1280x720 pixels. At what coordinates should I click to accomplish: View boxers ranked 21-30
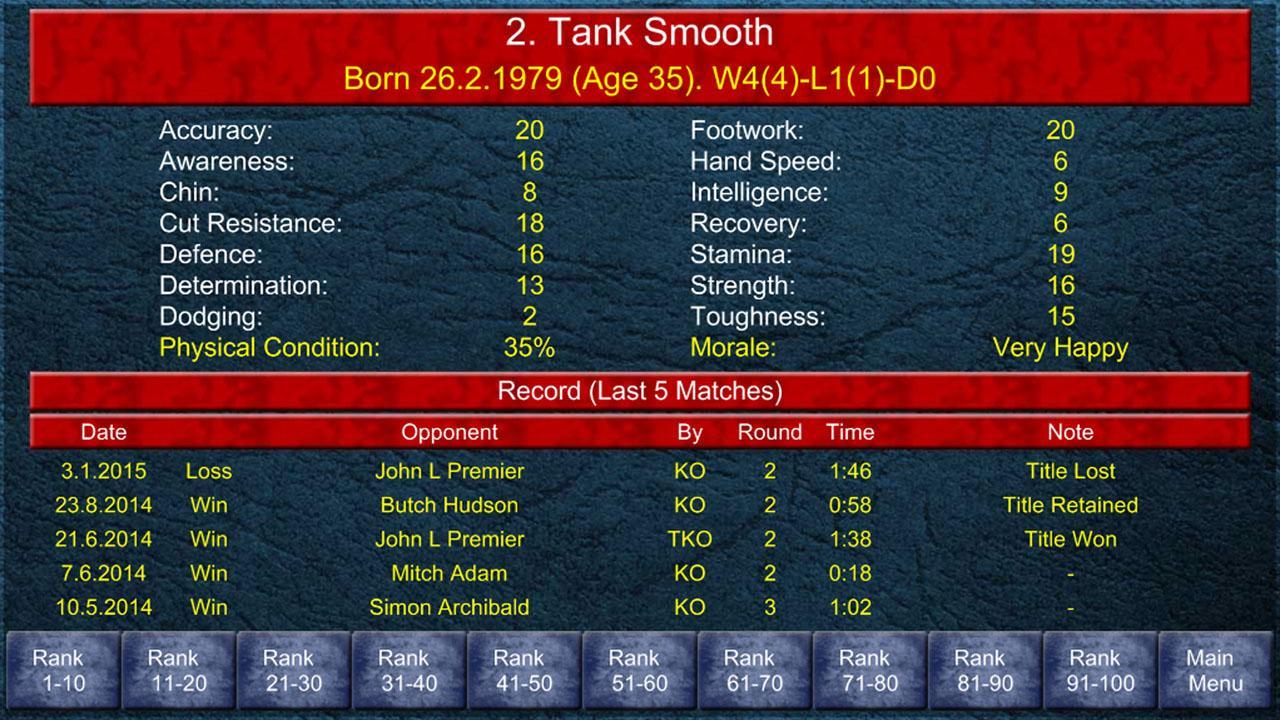pyautogui.click(x=294, y=668)
